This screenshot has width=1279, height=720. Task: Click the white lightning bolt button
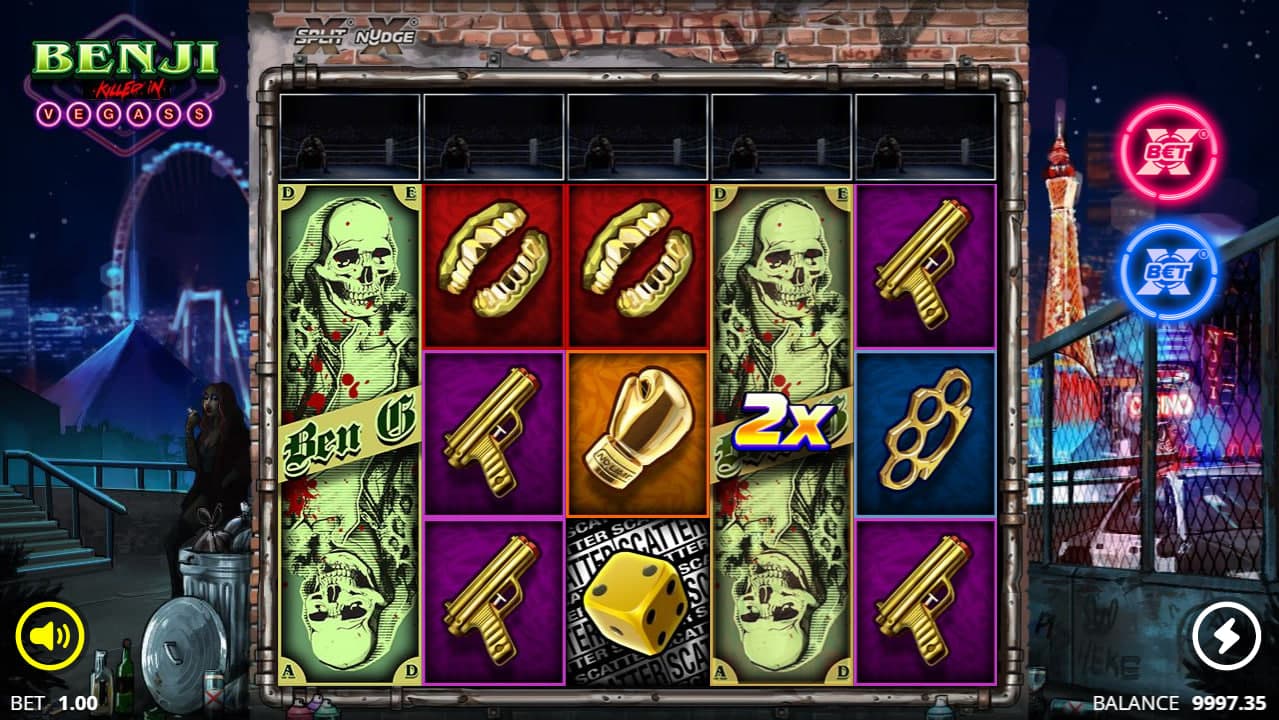point(1226,635)
